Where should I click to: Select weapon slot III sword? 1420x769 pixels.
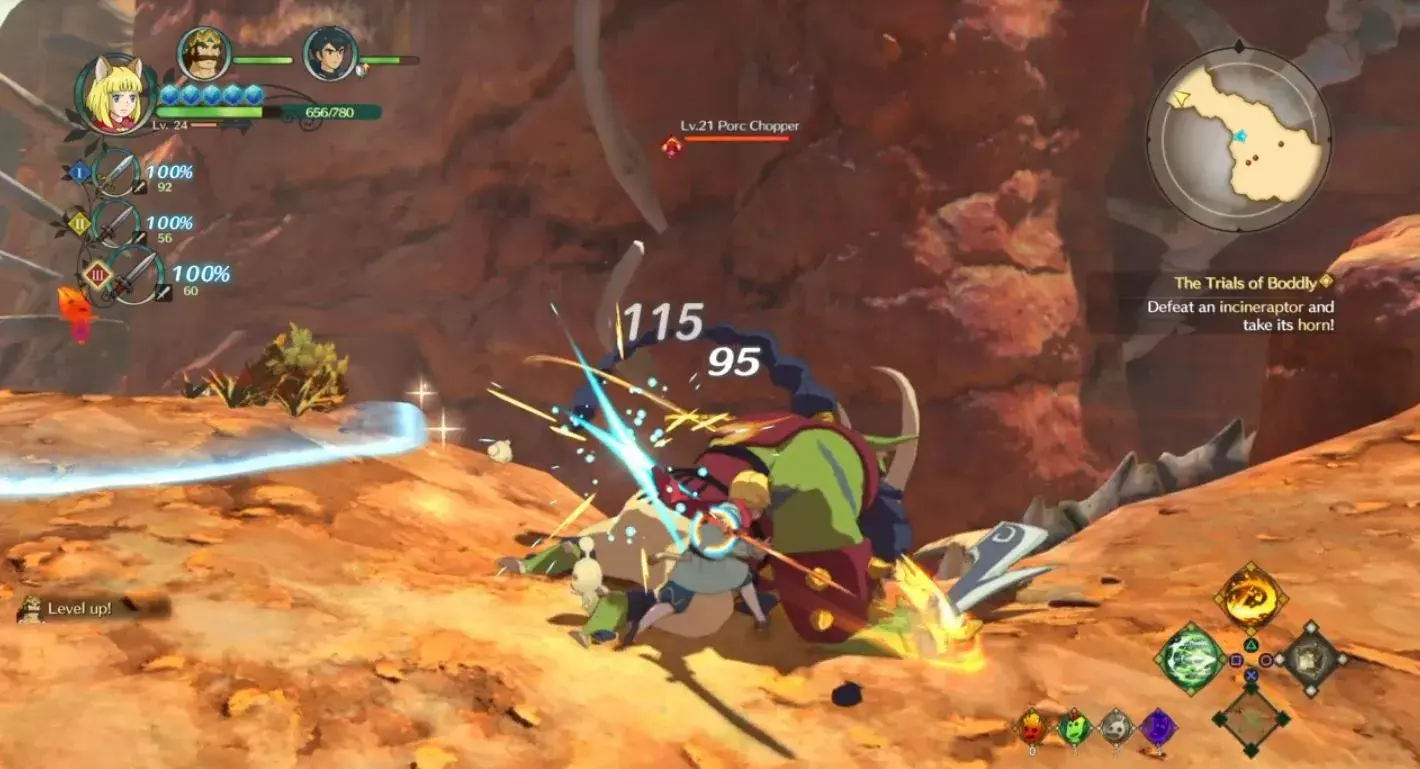click(x=134, y=276)
